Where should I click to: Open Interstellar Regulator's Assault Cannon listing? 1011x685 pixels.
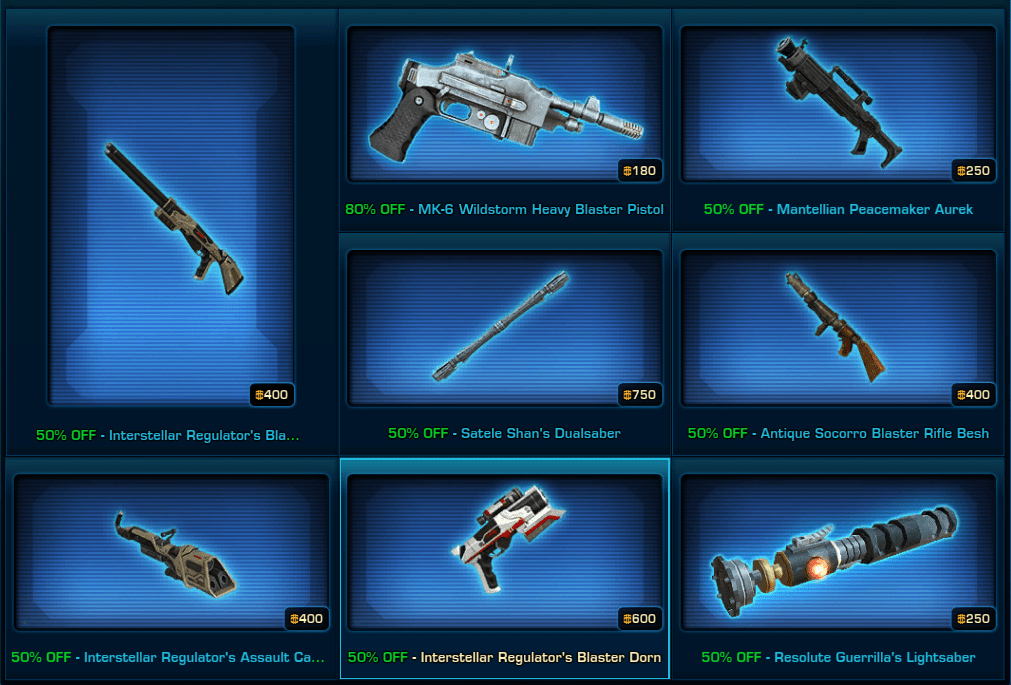[x=171, y=553]
